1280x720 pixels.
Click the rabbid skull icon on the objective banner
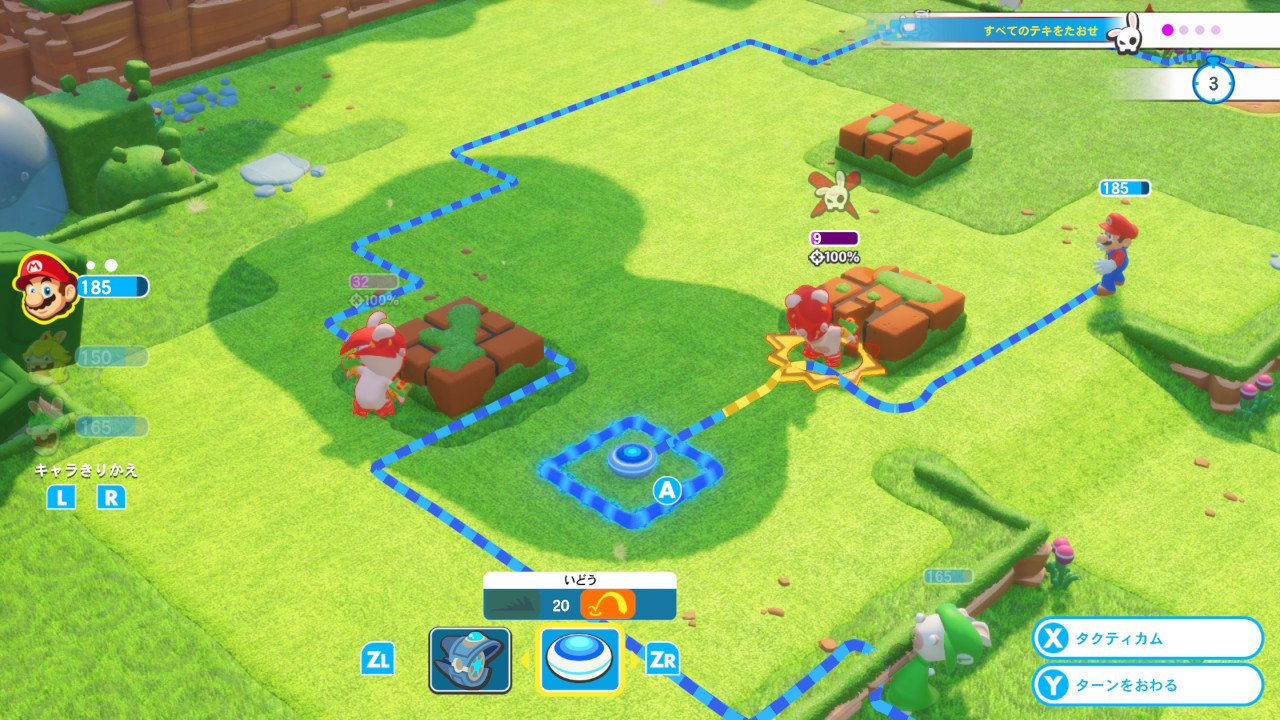pyautogui.click(x=1127, y=32)
